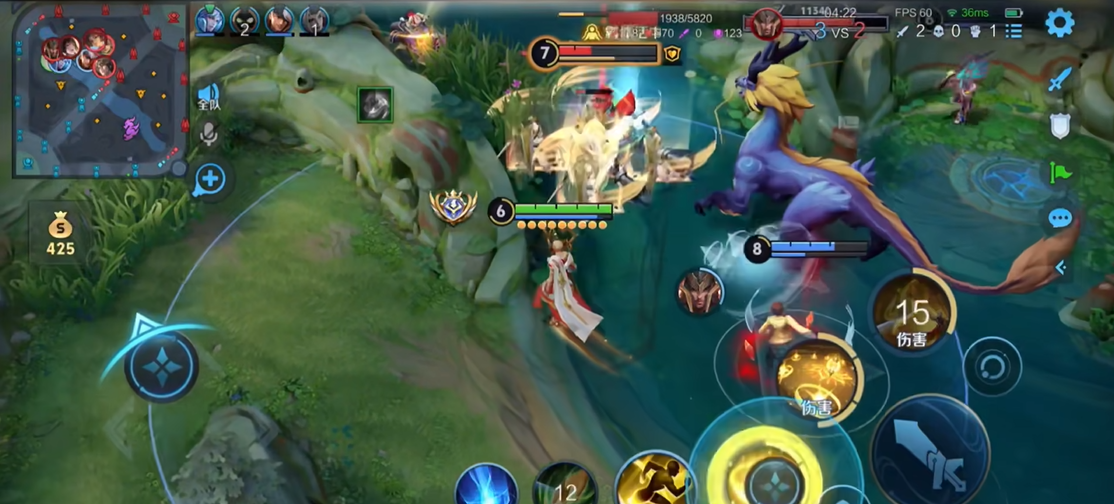Image resolution: width=1114 pixels, height=504 pixels.
Task: Collapse the side panel with the arrow
Action: click(1061, 267)
